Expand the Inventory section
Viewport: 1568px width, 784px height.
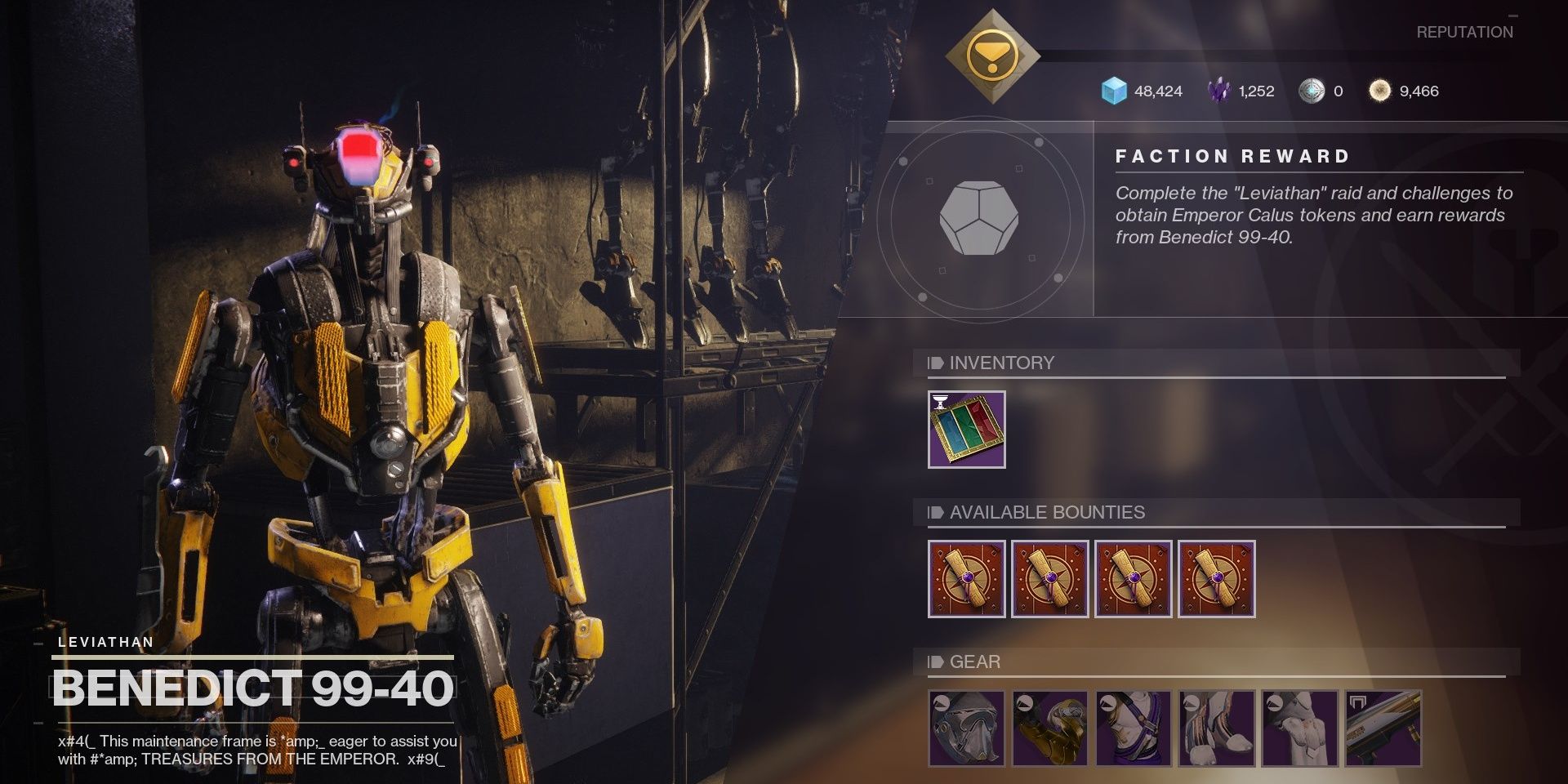tap(1001, 363)
